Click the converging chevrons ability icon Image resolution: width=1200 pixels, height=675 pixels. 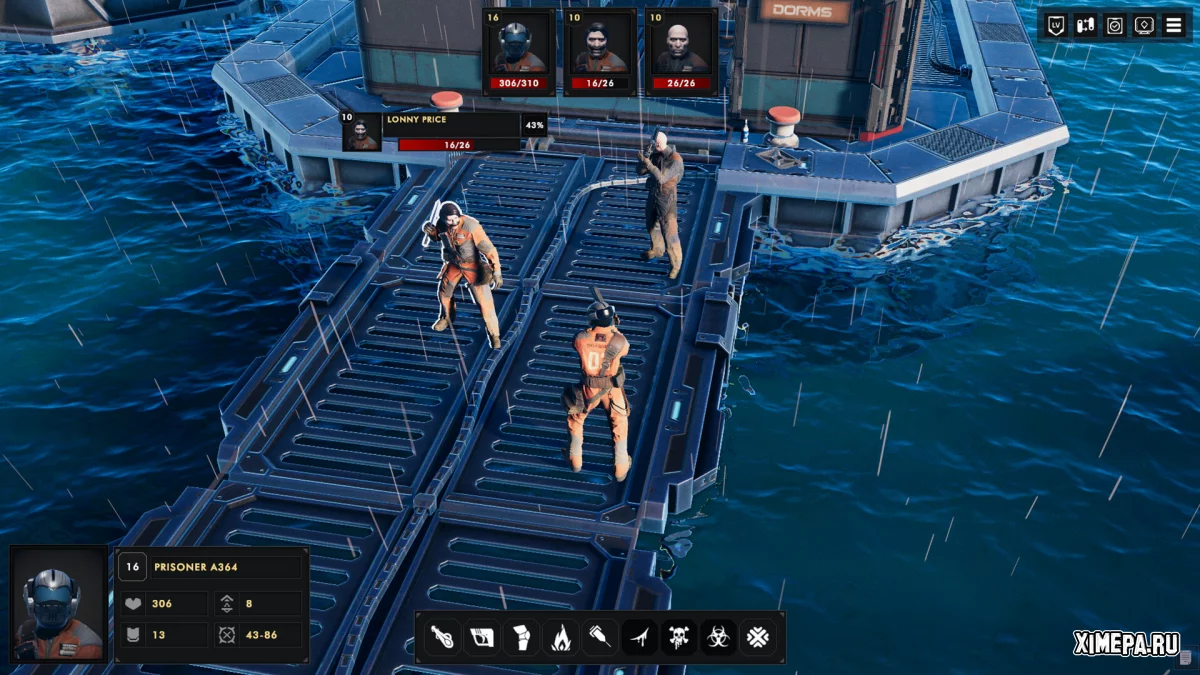pos(757,637)
